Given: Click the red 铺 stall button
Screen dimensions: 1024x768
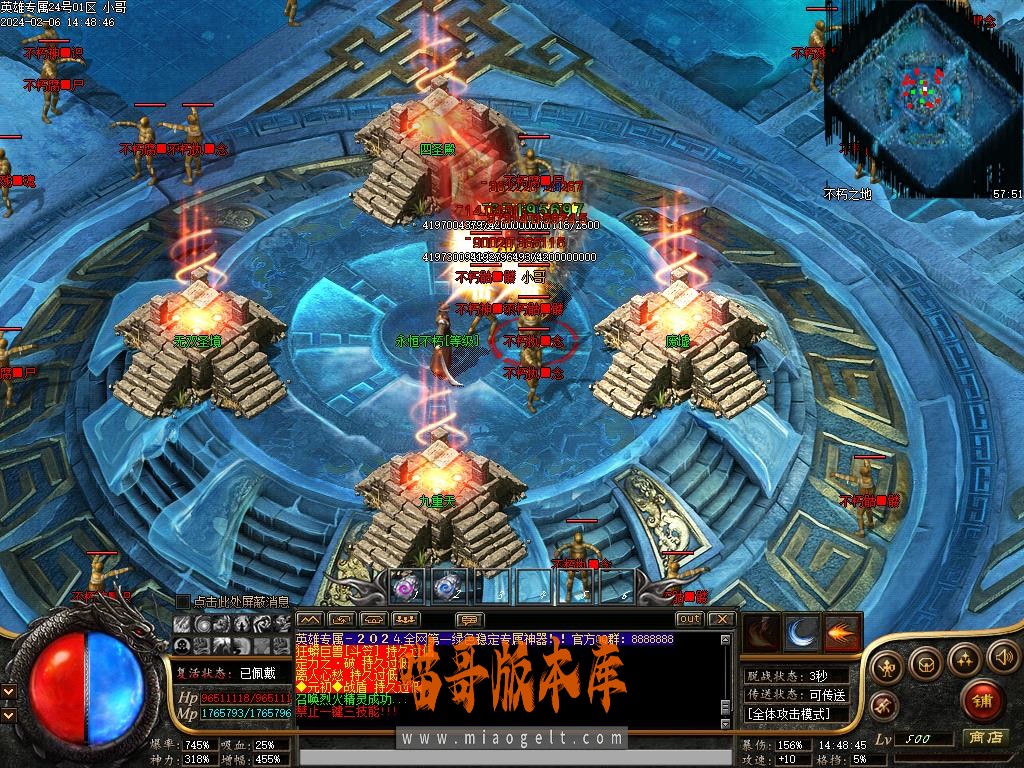Looking at the screenshot, I should [982, 699].
